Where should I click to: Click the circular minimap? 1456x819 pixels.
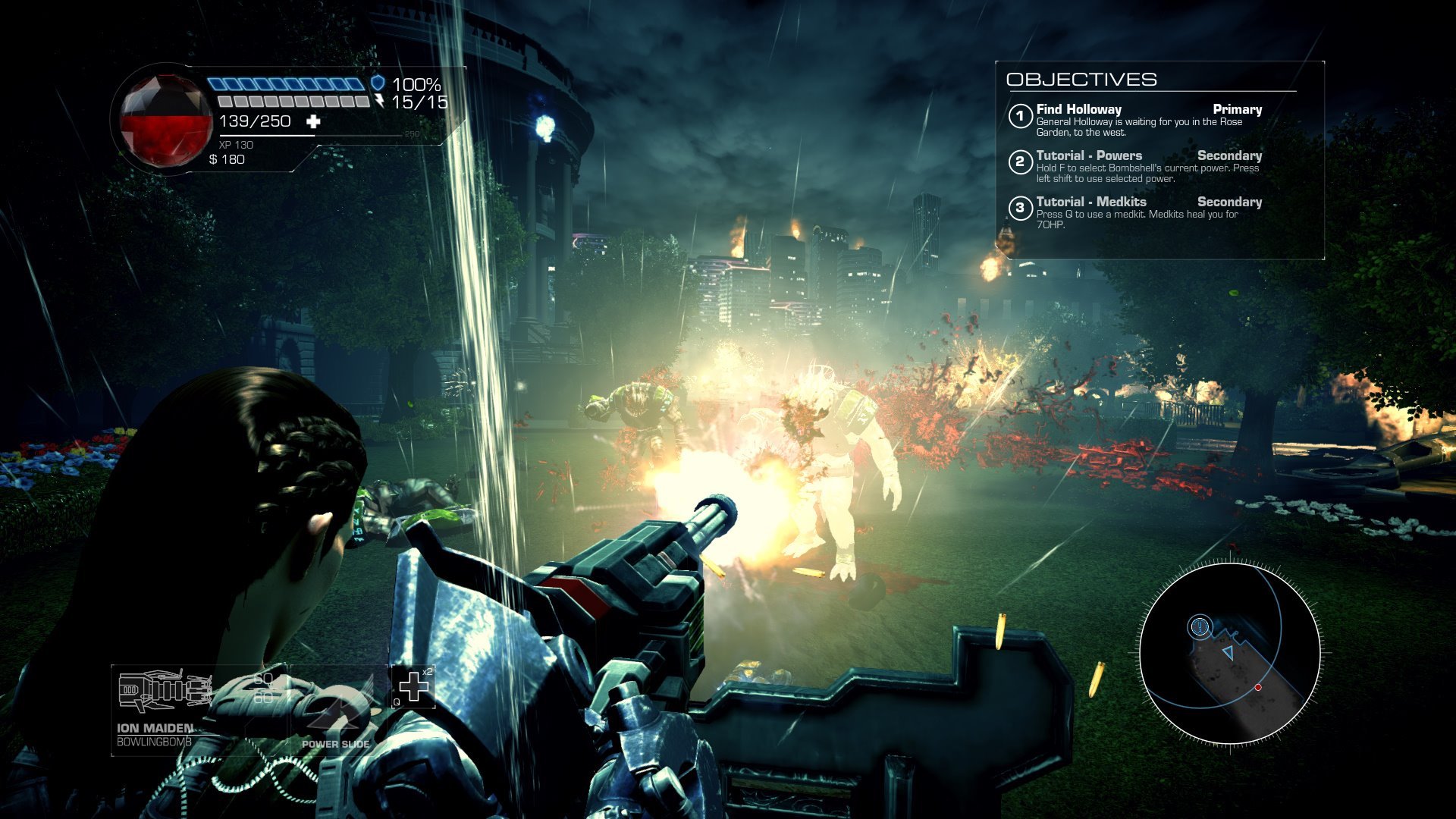coord(1228,654)
